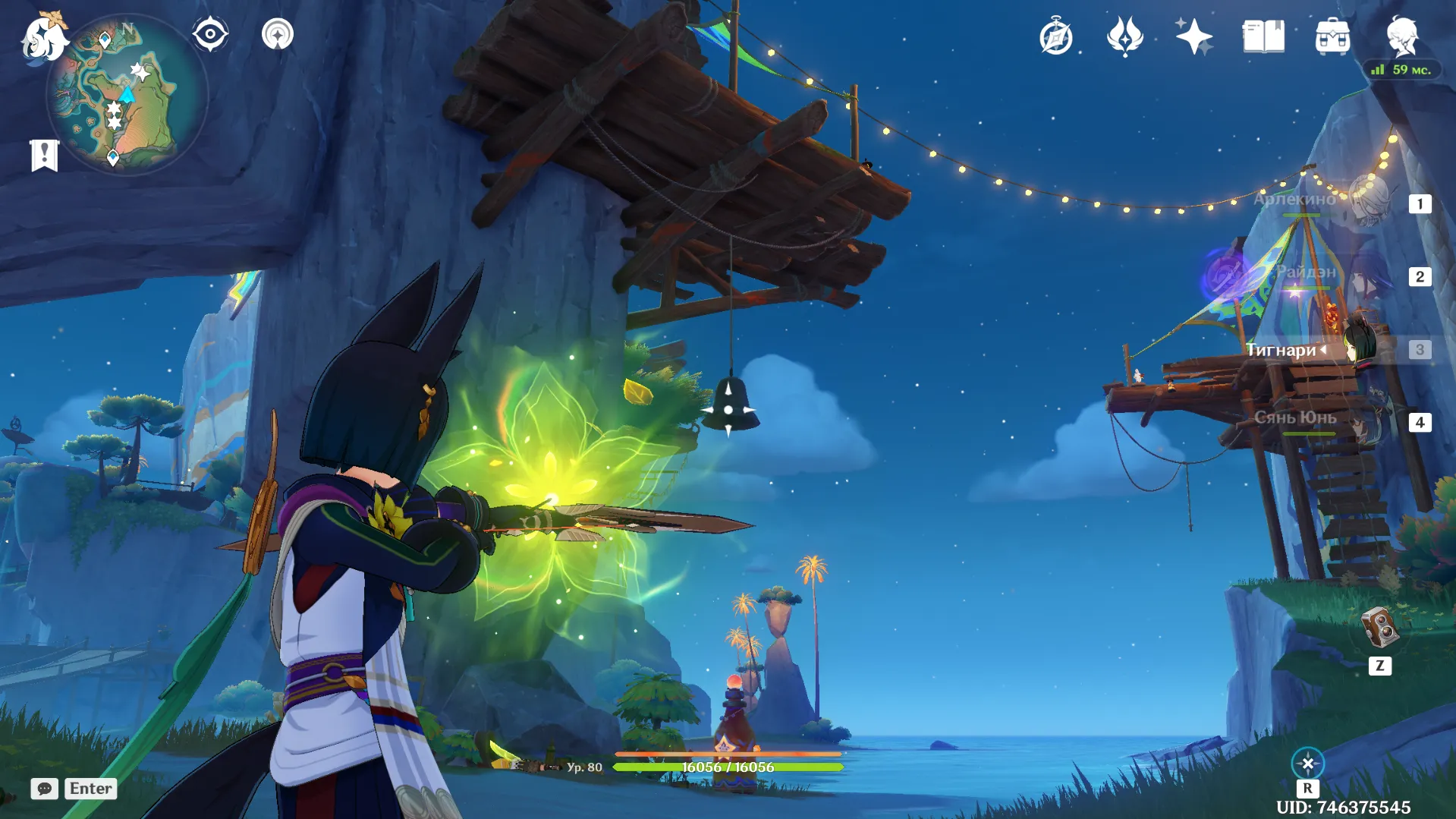Open the events flame emblem icon
Screen dimensions: 1456x819
(1124, 37)
